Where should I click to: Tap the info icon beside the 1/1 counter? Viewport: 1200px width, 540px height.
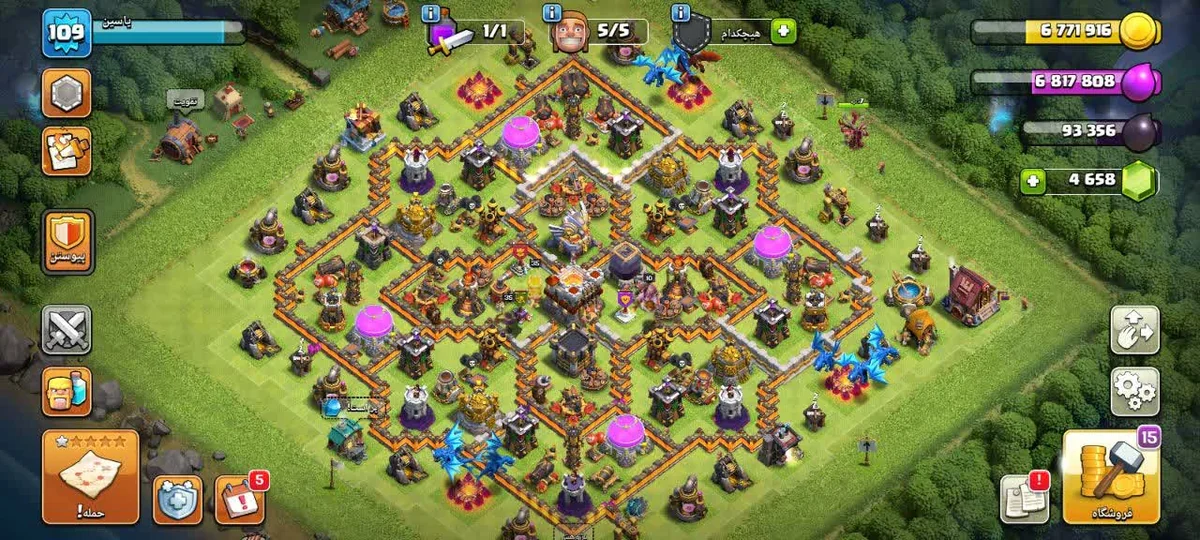431,13
